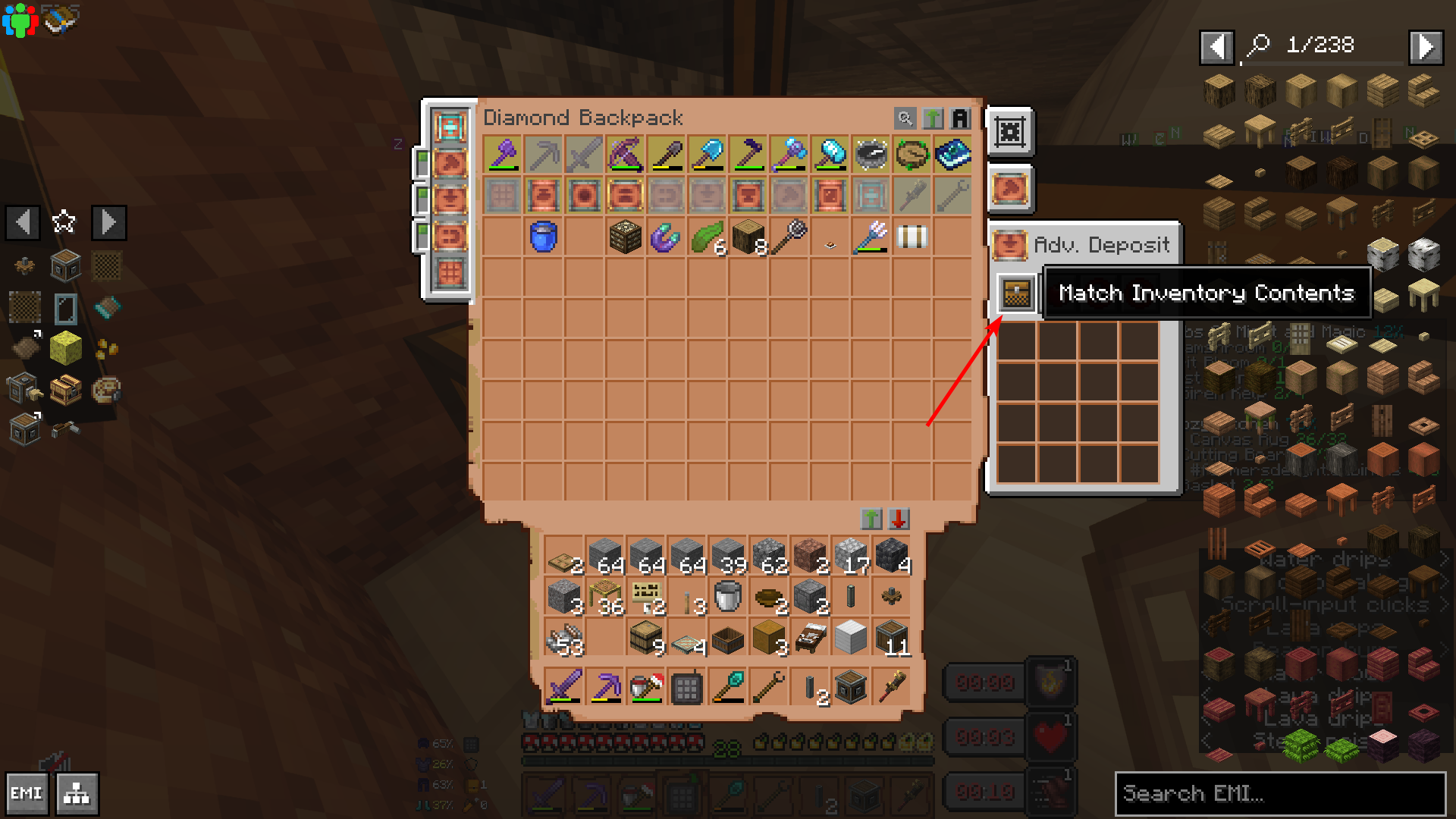Select the Adv. Deposit tab beside the backpack
Image resolution: width=1456 pixels, height=819 pixels.
click(1010, 190)
